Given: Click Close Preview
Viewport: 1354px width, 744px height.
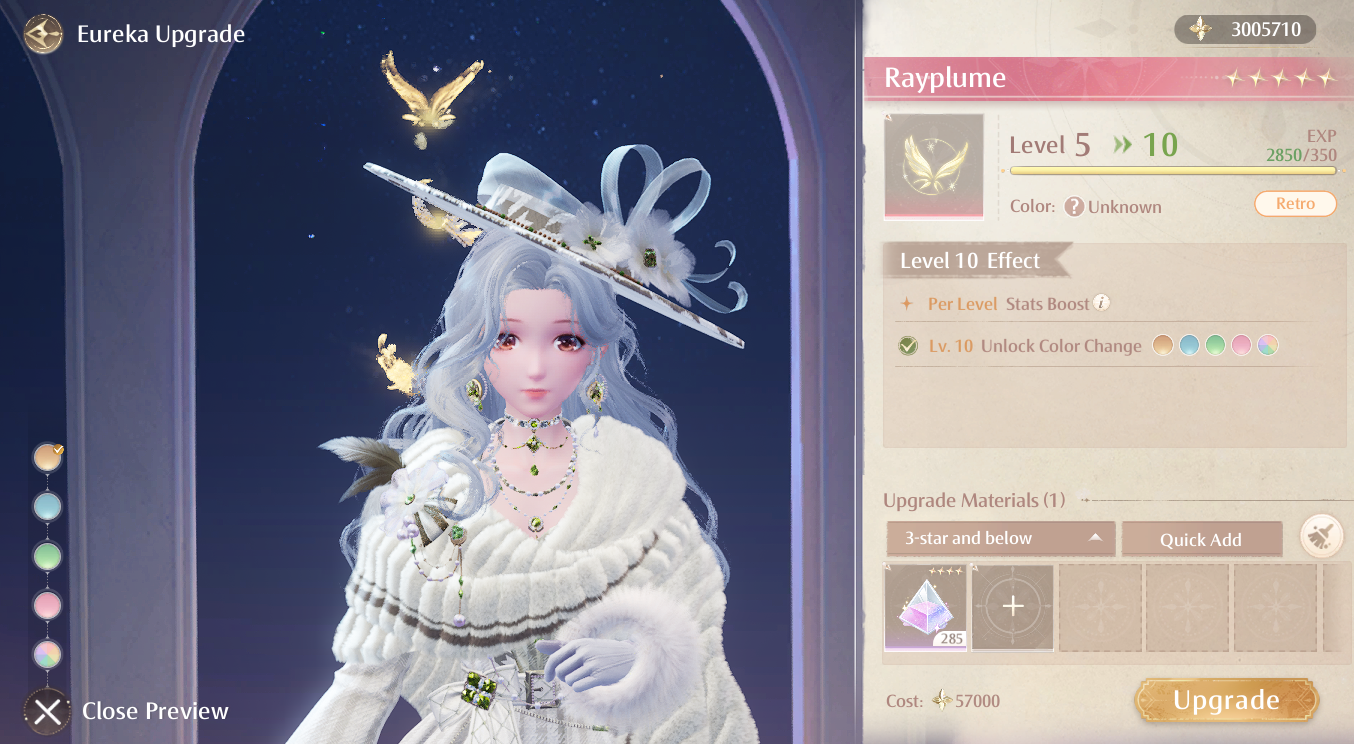Looking at the screenshot, I should coord(47,711).
